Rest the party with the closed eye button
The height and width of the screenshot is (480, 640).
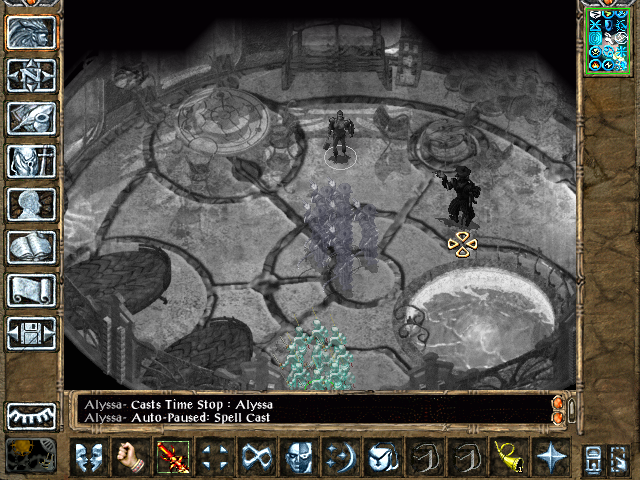[31, 415]
